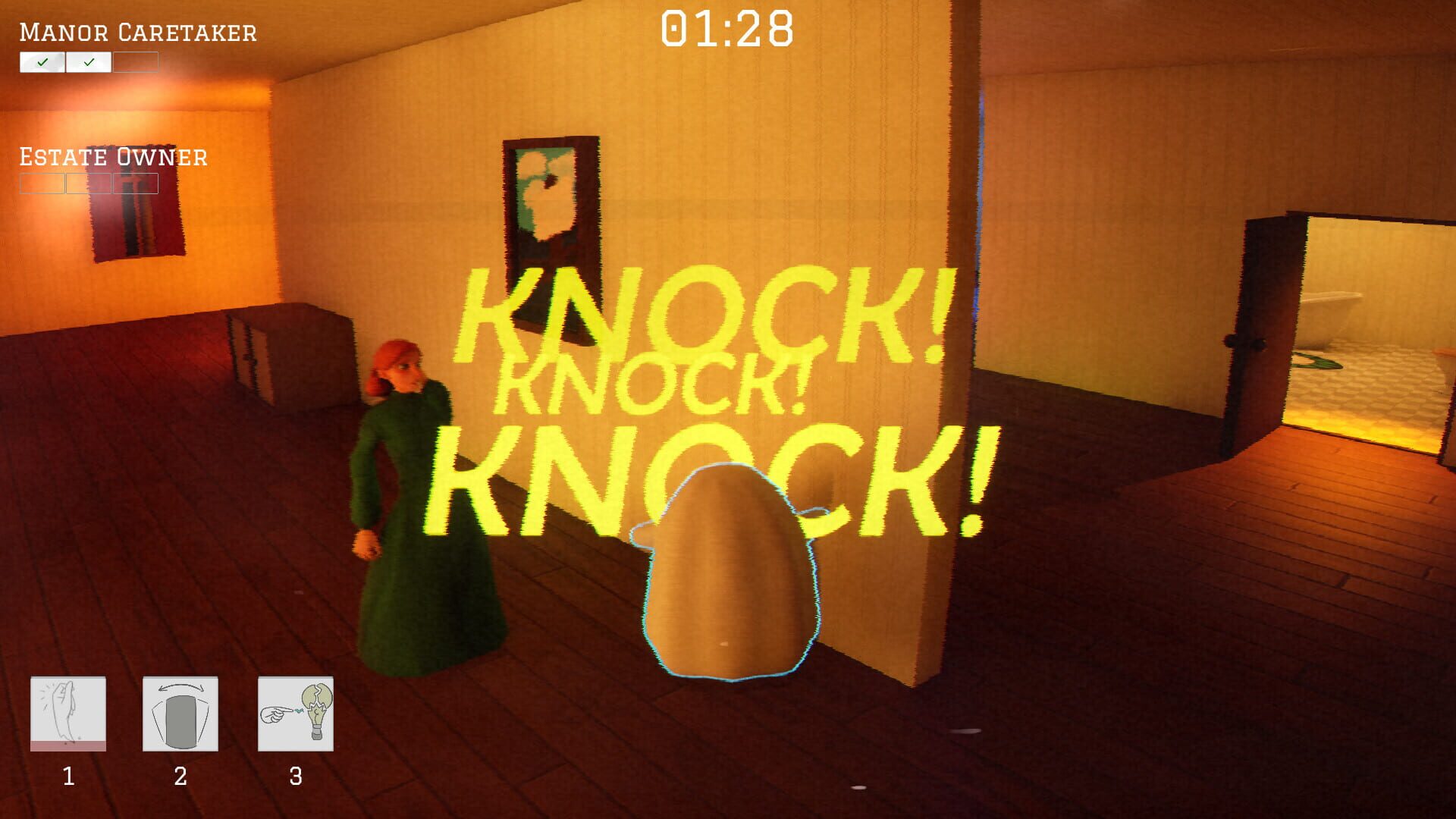
Task: Click the Estate Owner label
Action: pos(112,157)
